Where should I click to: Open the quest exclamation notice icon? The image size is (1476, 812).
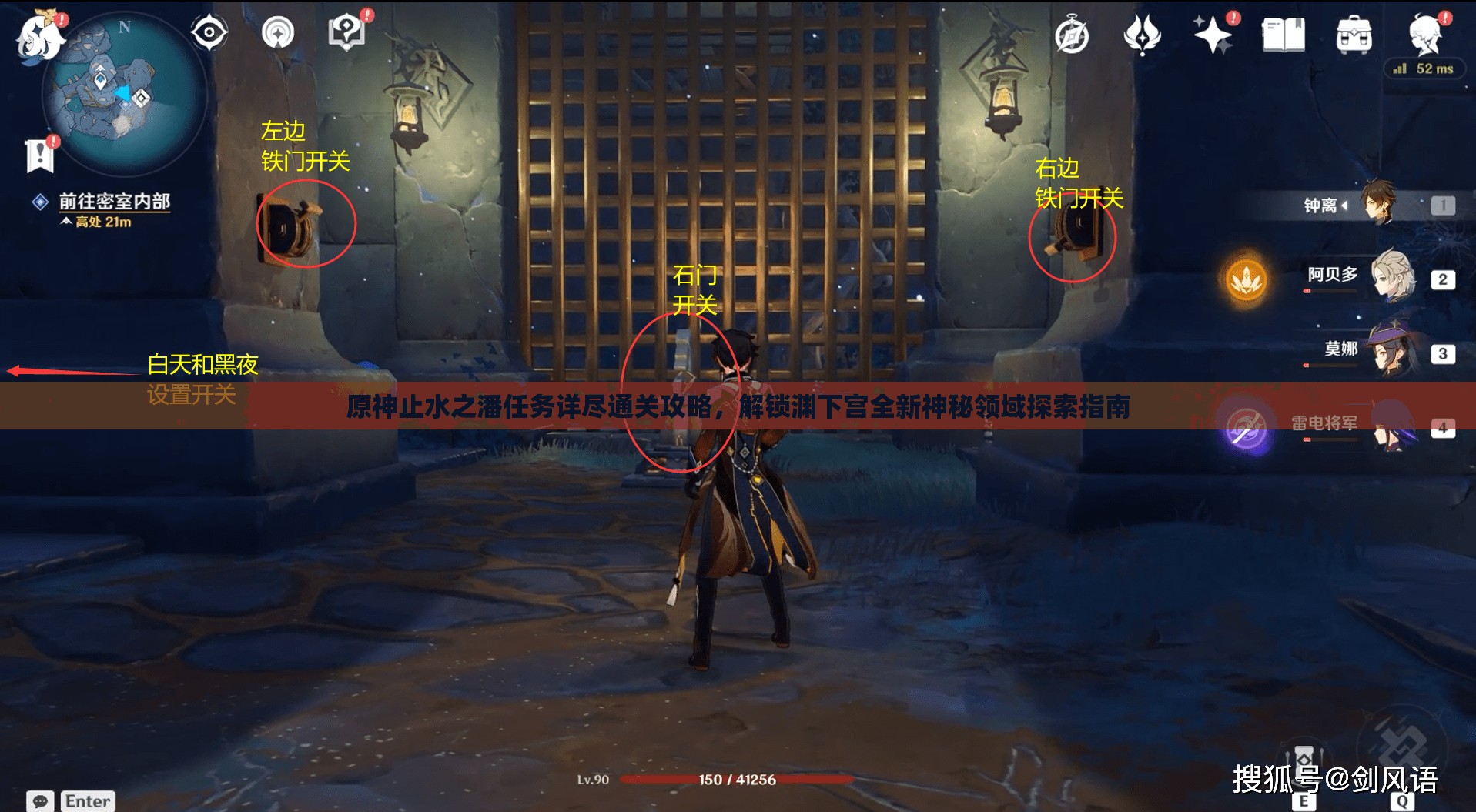coord(39,155)
